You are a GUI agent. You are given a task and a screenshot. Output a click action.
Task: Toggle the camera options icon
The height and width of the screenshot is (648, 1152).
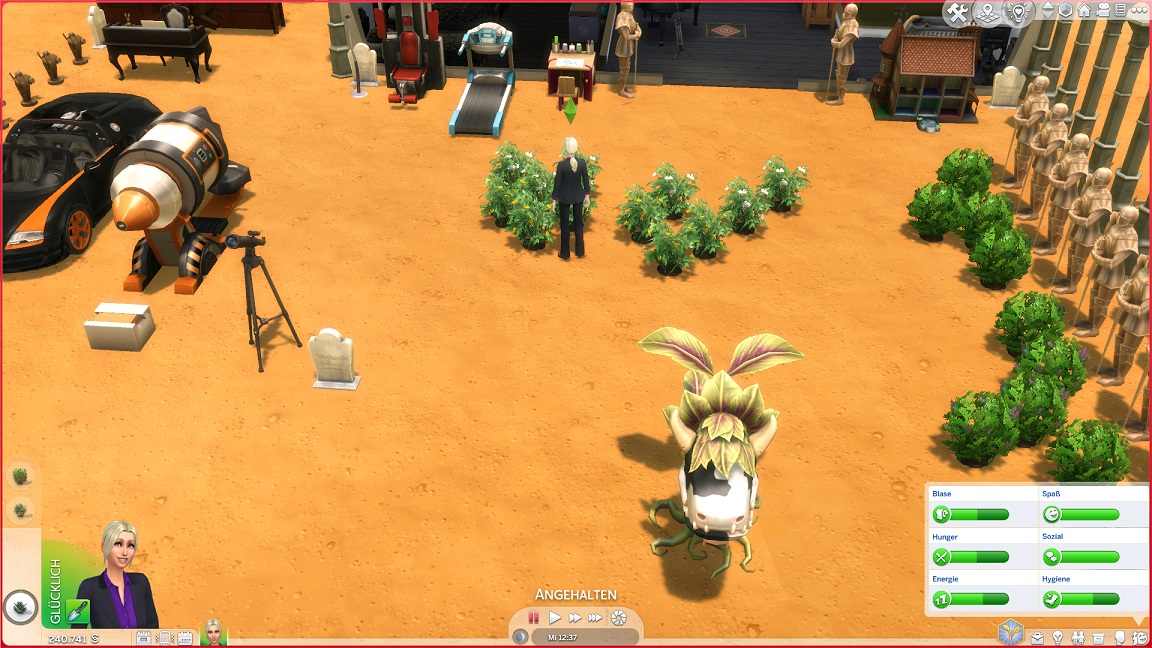1103,11
